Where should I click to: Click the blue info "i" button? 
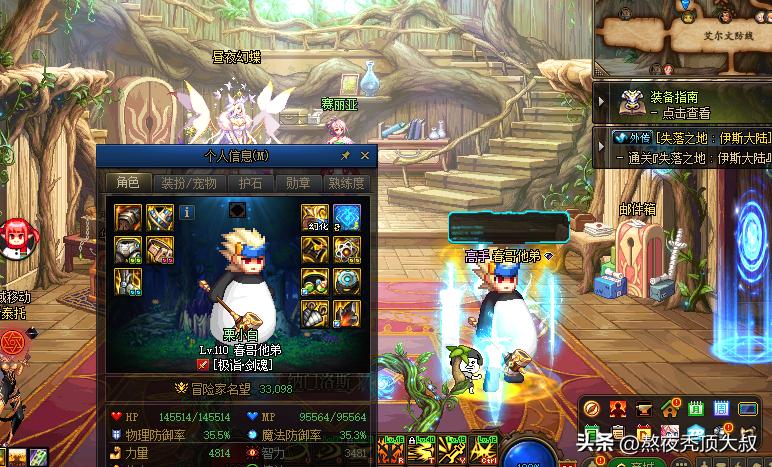click(x=187, y=211)
